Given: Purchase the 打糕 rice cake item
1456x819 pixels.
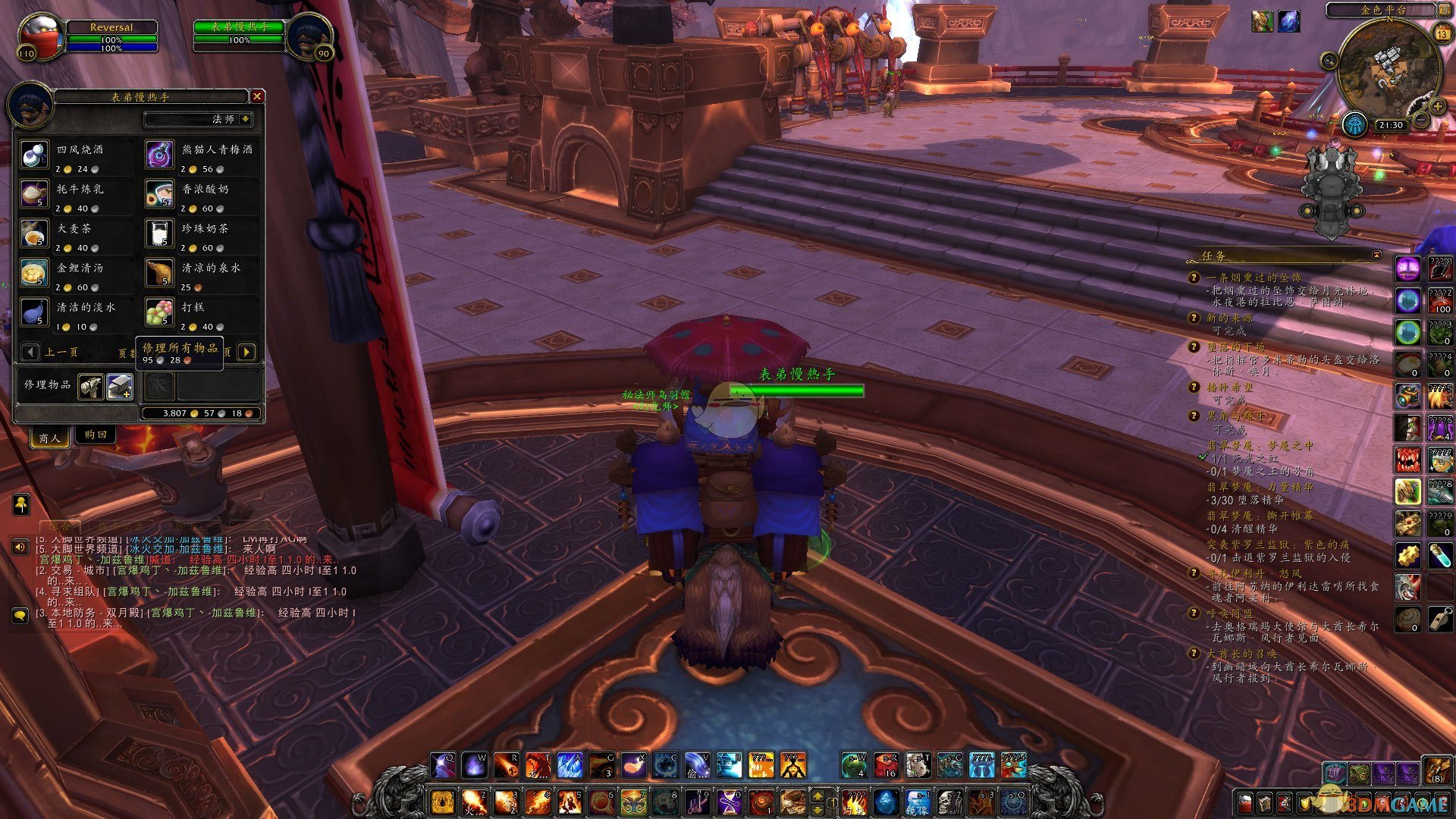Looking at the screenshot, I should coord(159,312).
